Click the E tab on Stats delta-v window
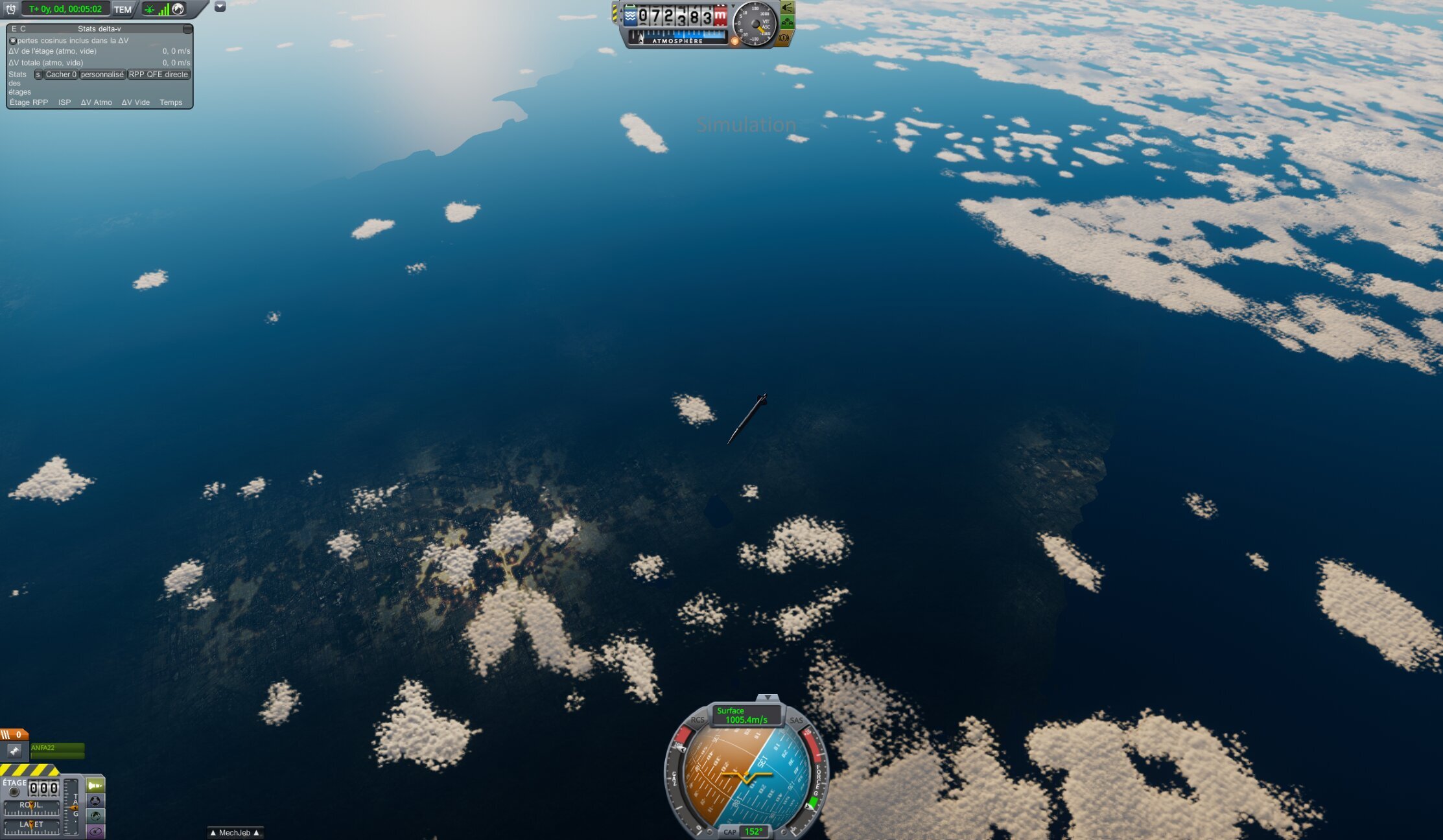 pos(14,29)
